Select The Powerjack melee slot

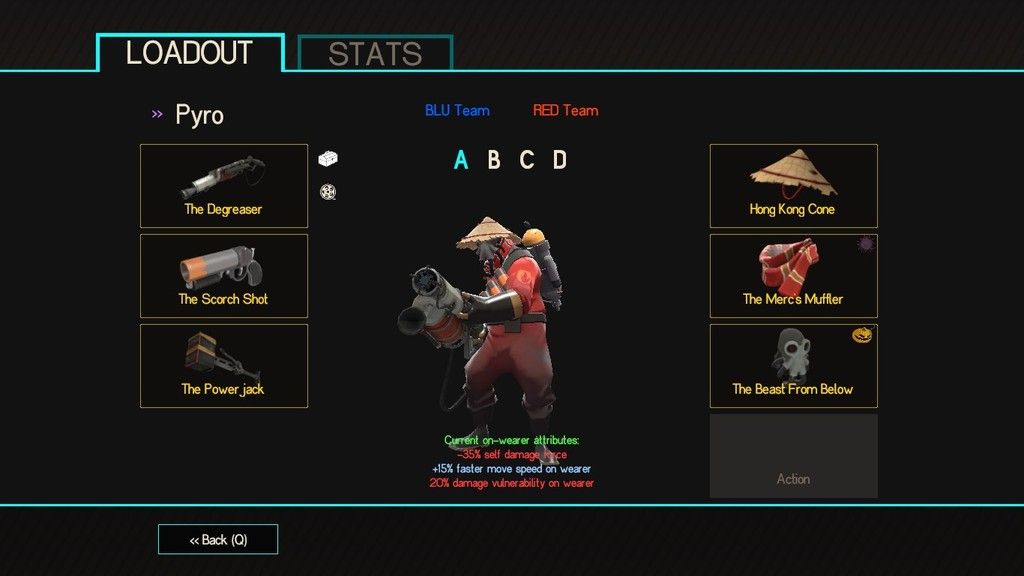pyautogui.click(x=224, y=366)
